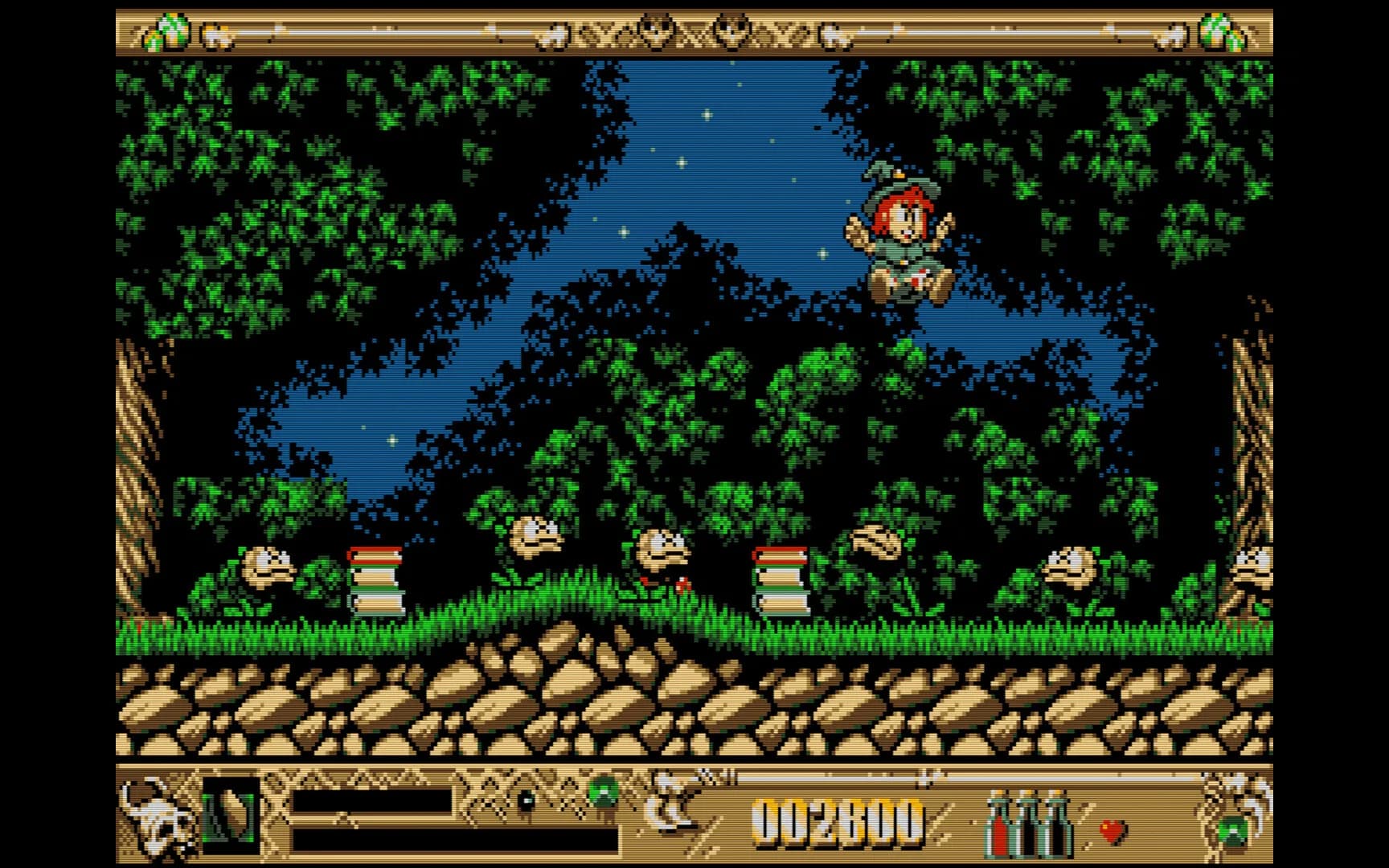This screenshot has width=1389, height=868.
Task: Click the red heart life icon
Action: 1112,830
